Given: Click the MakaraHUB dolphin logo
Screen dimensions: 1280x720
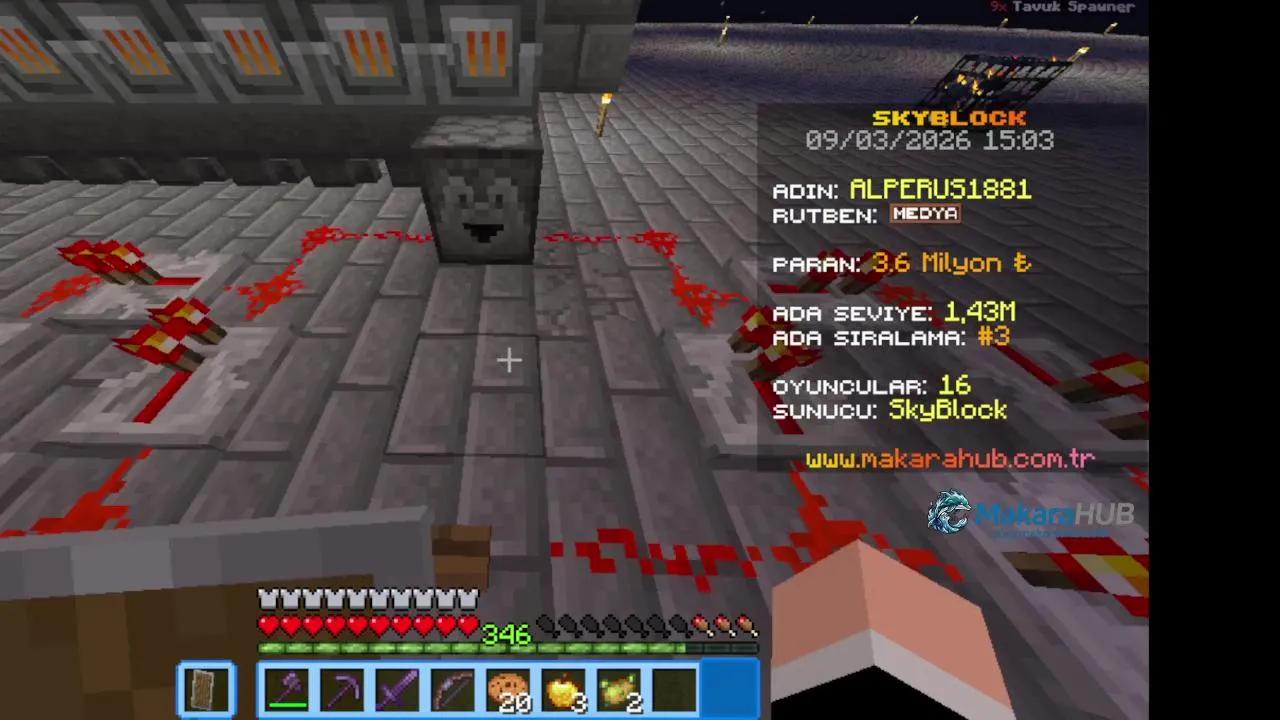Looking at the screenshot, I should tap(950, 514).
